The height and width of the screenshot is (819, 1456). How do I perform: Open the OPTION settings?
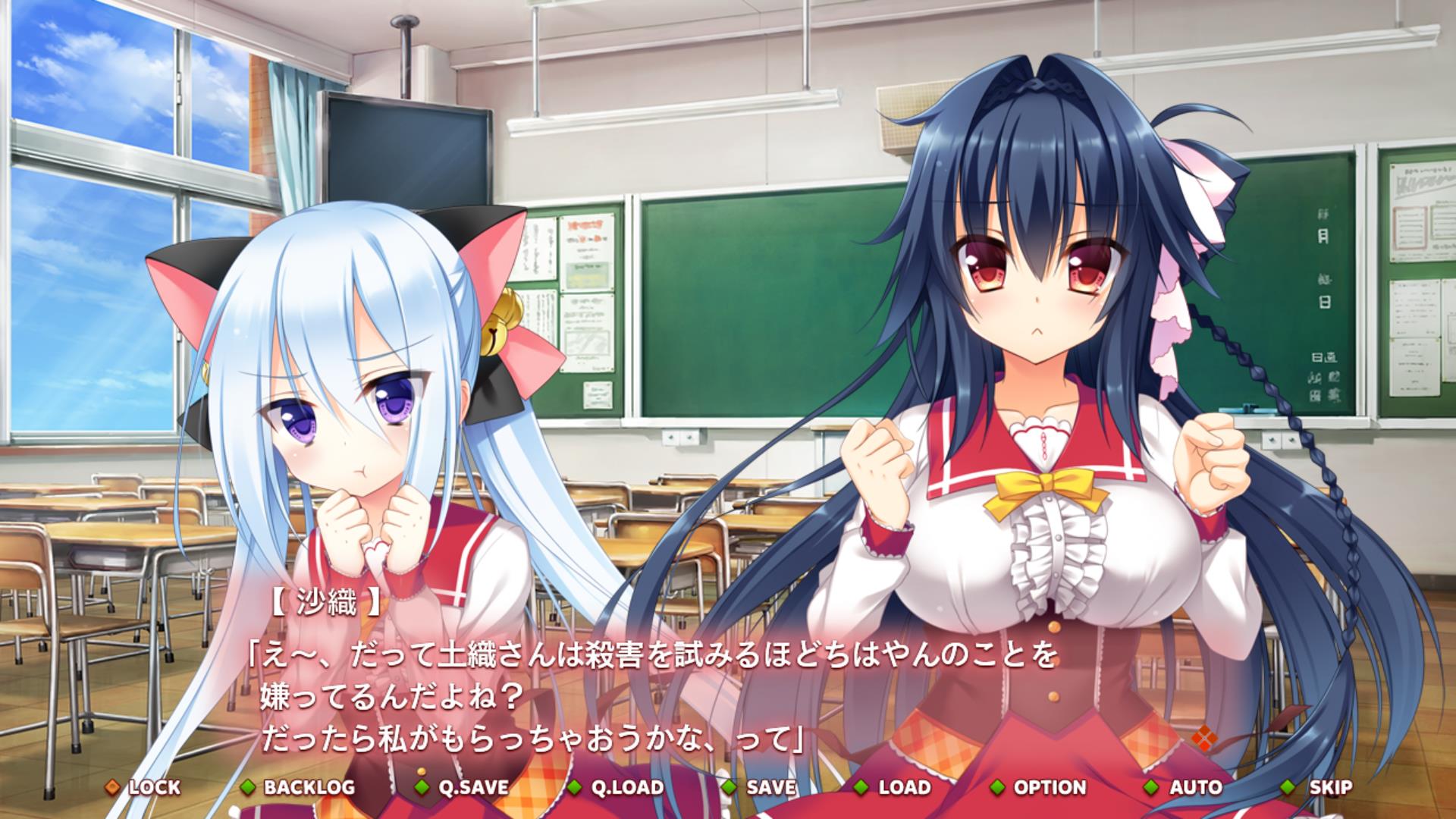click(1039, 787)
